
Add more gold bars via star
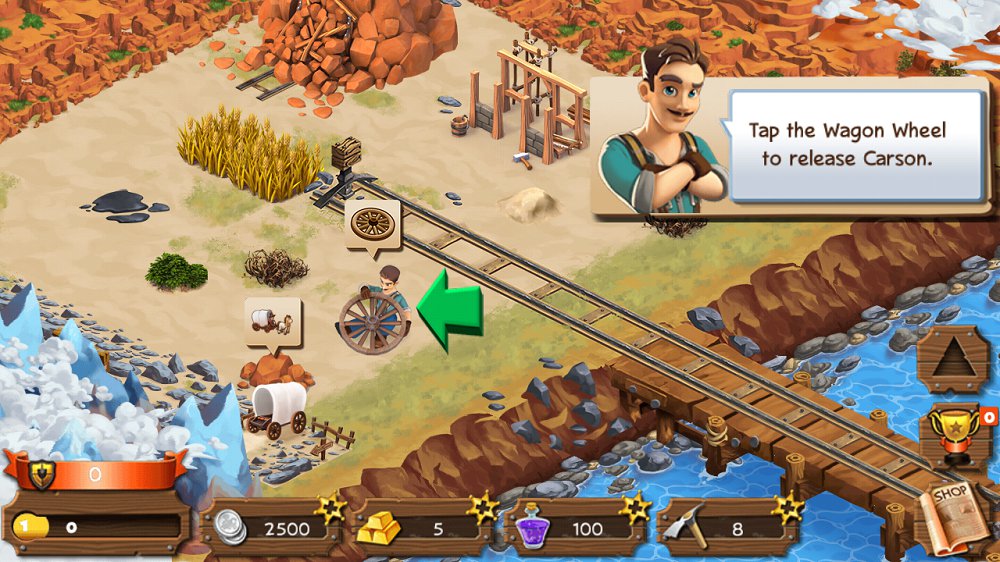[484, 508]
